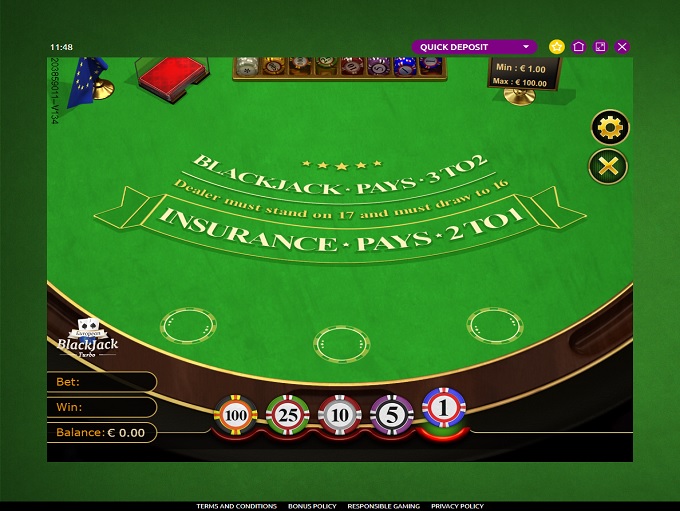Viewport: 680px width, 511px height.
Task: Pick the 10 value chip
Action: click(x=339, y=414)
